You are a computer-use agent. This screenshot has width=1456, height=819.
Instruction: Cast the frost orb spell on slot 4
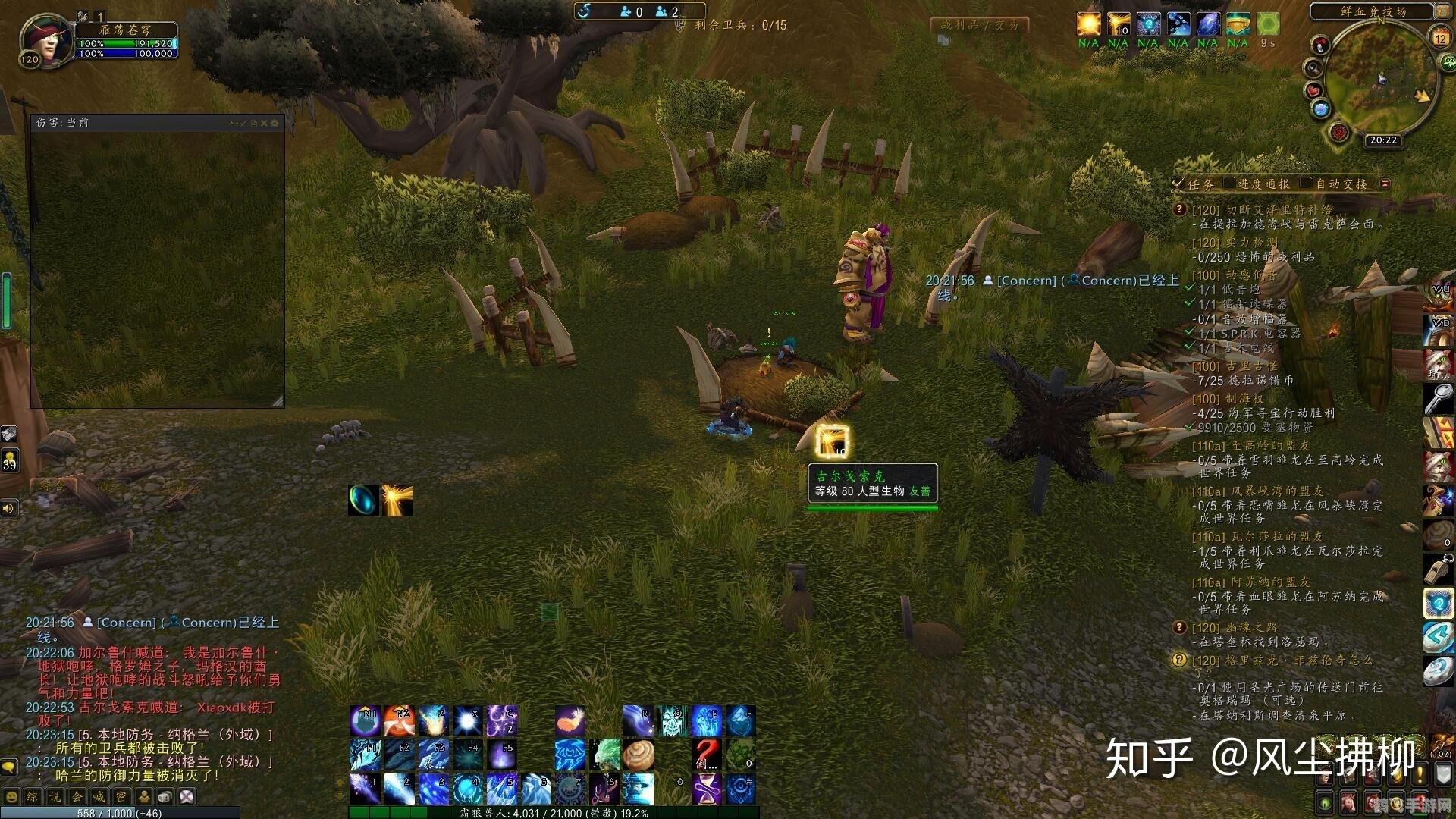(468, 789)
